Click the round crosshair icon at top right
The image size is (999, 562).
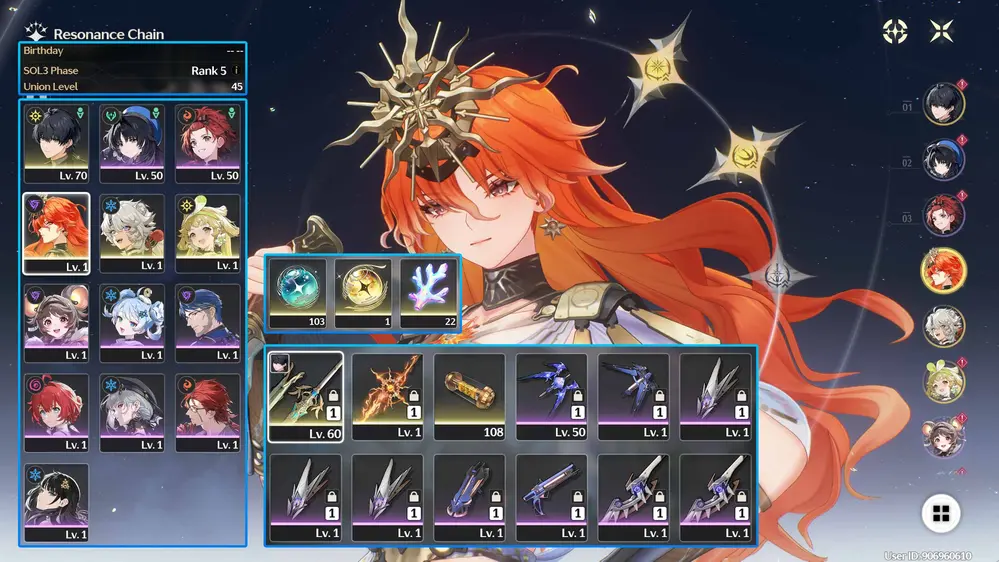tap(895, 31)
